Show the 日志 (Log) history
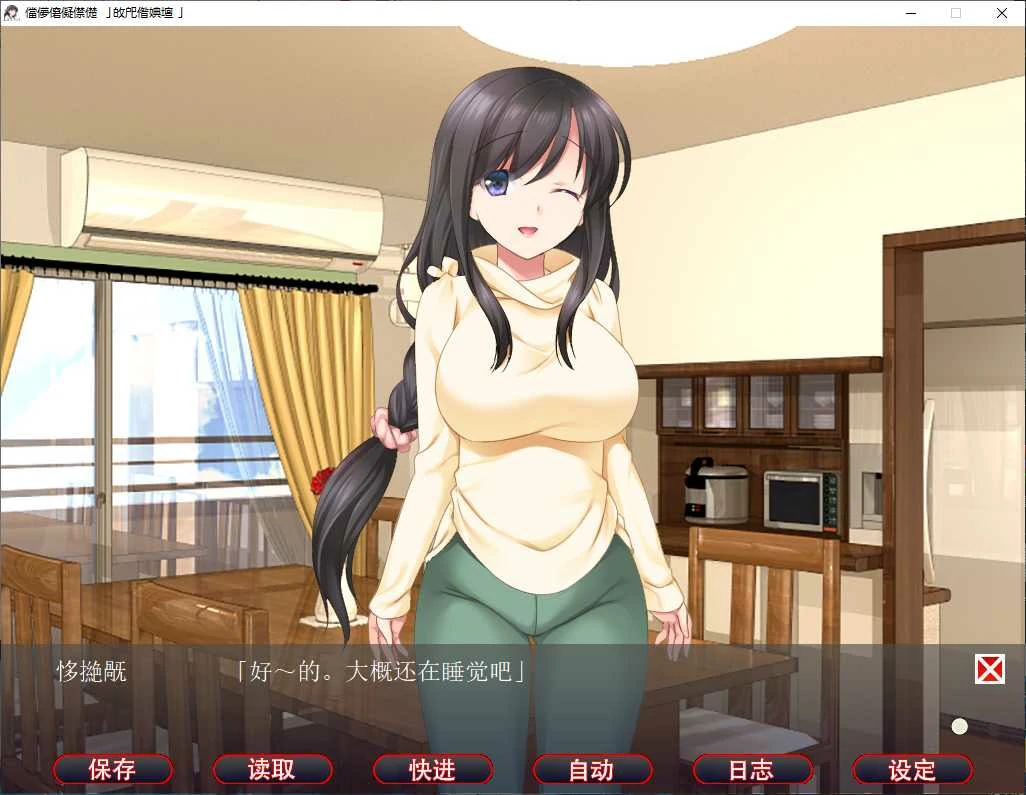This screenshot has height=795, width=1026. coord(752,769)
